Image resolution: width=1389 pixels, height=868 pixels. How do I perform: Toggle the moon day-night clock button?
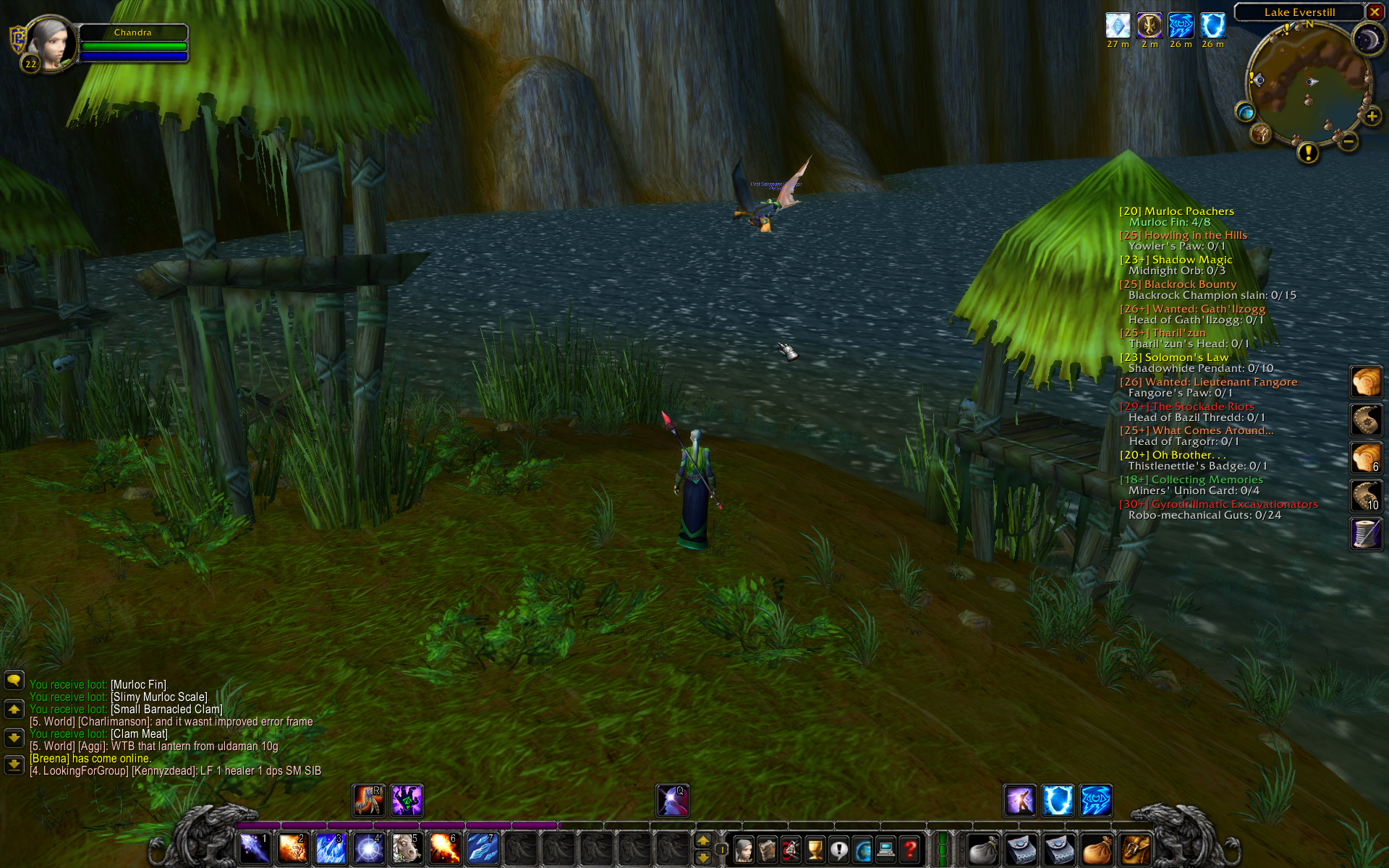click(1367, 39)
